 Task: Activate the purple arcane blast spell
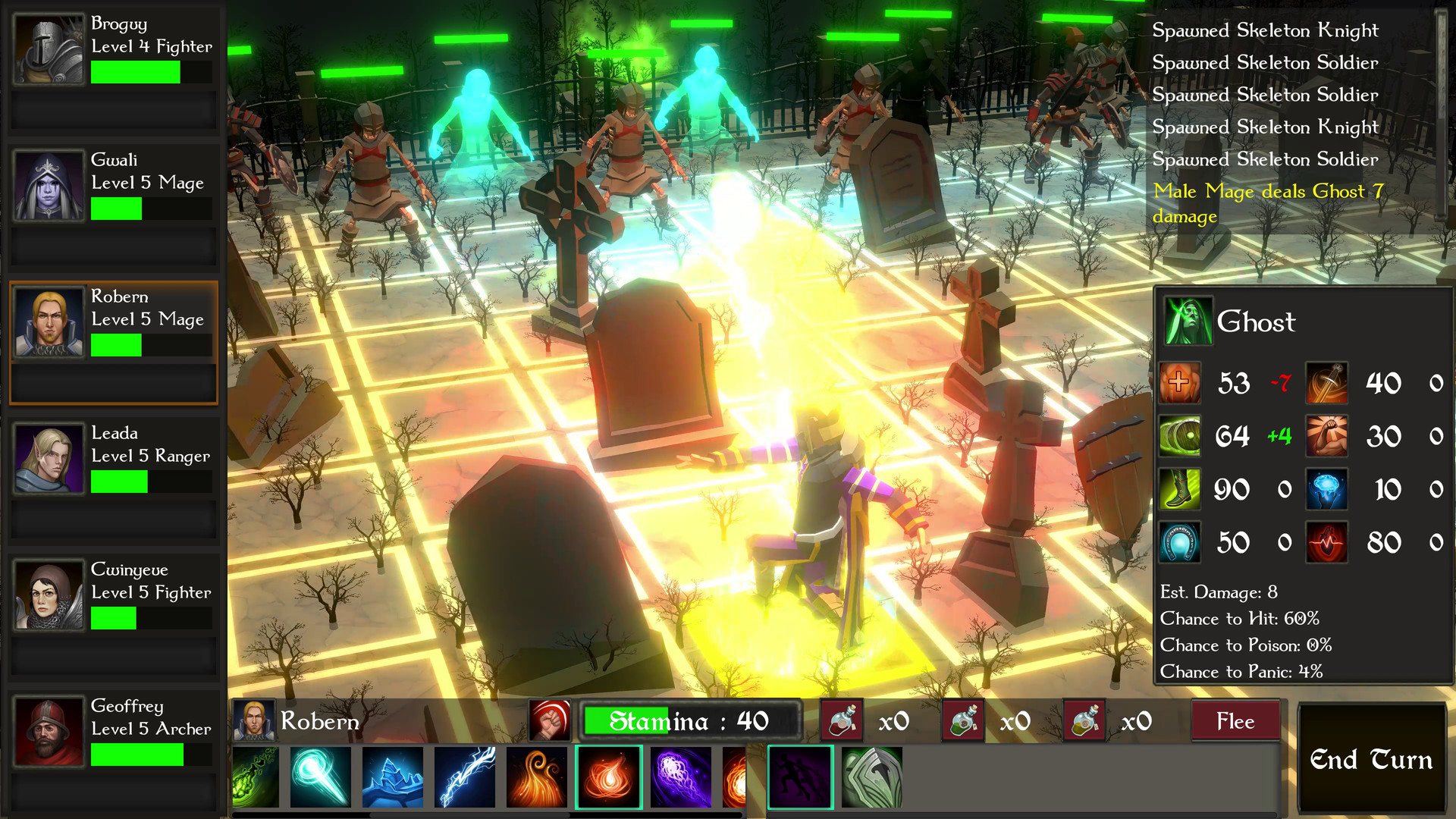click(x=680, y=777)
